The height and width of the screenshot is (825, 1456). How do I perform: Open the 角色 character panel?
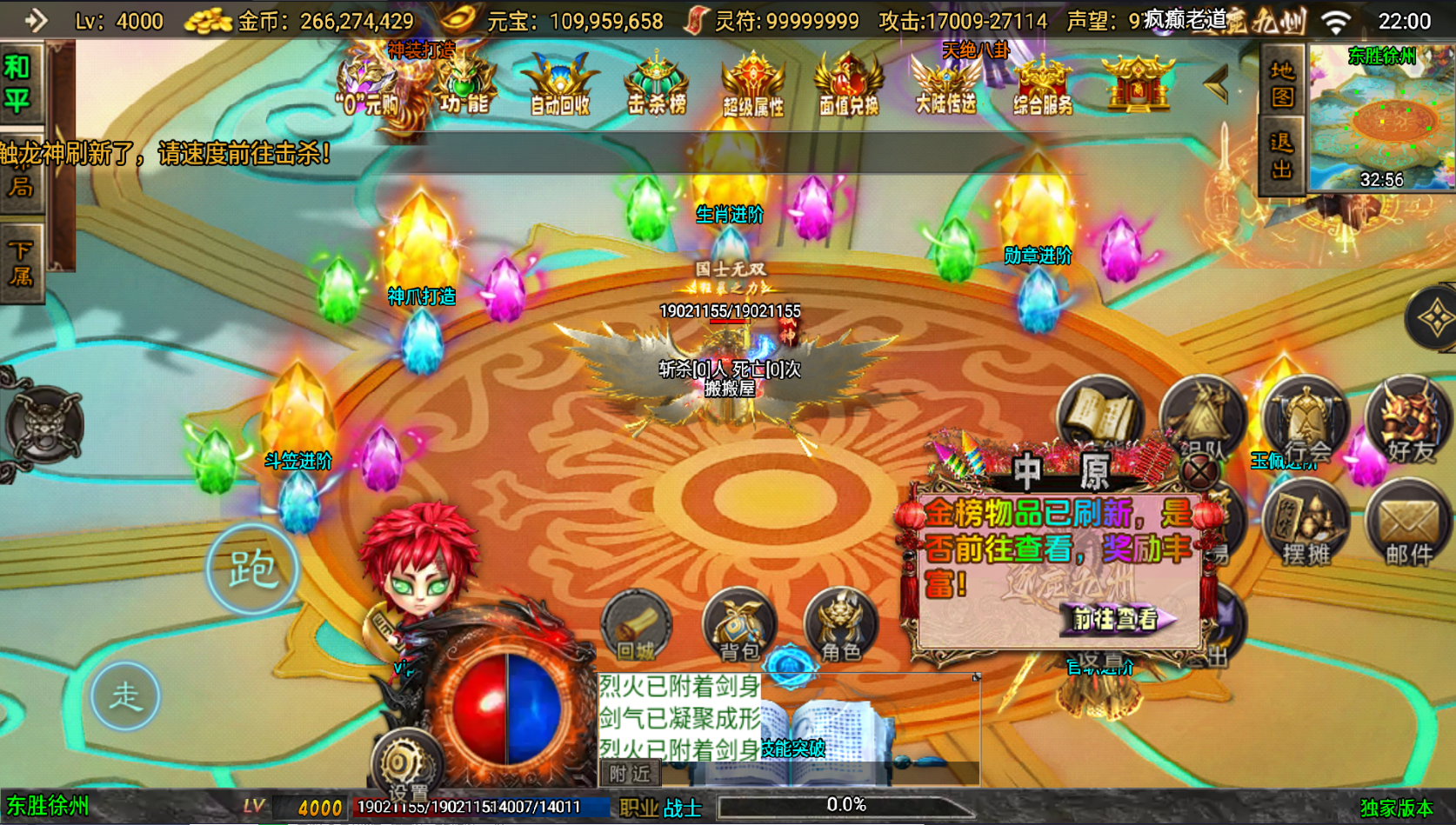pyautogui.click(x=839, y=626)
